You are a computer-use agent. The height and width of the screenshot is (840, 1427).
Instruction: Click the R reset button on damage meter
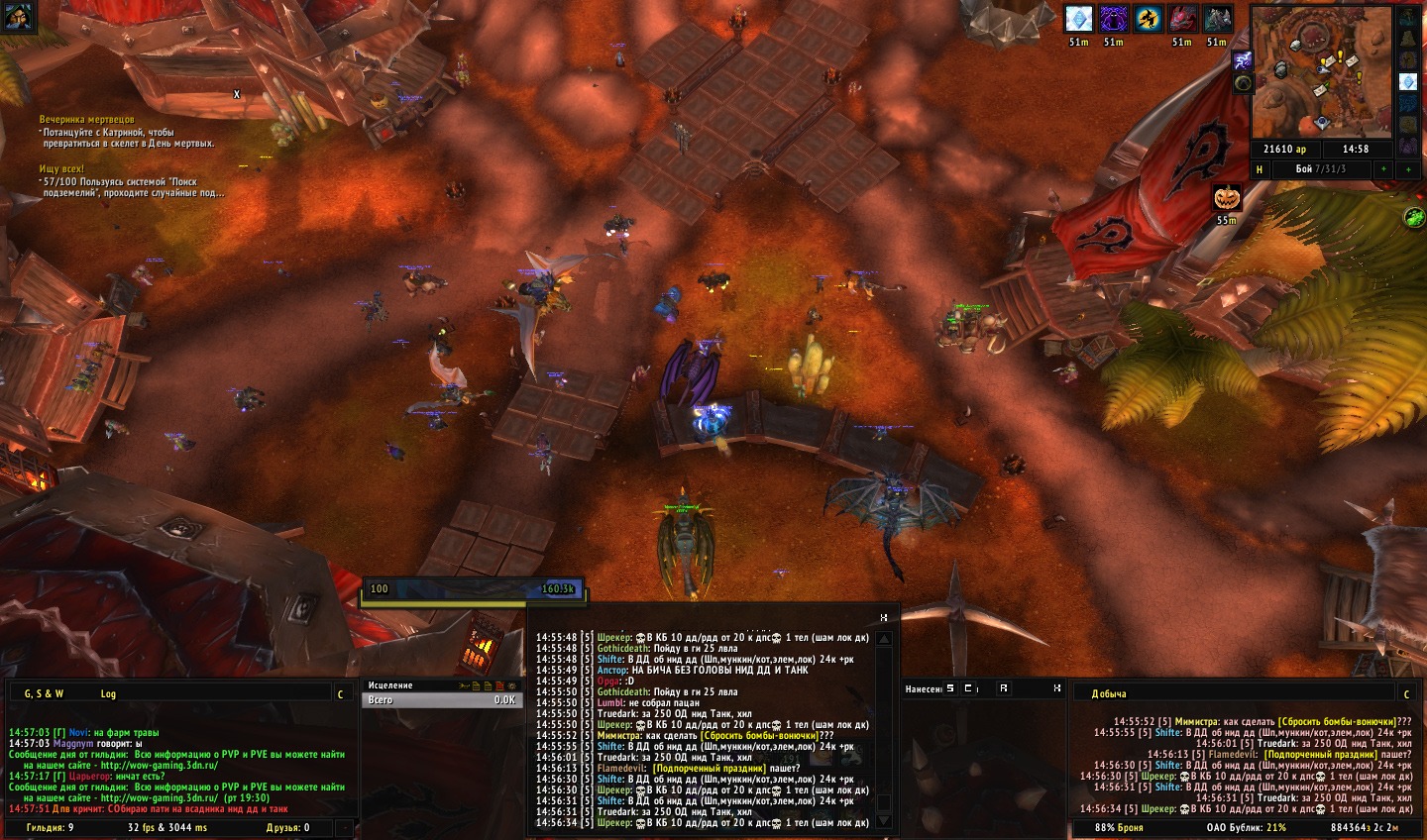(x=1004, y=688)
